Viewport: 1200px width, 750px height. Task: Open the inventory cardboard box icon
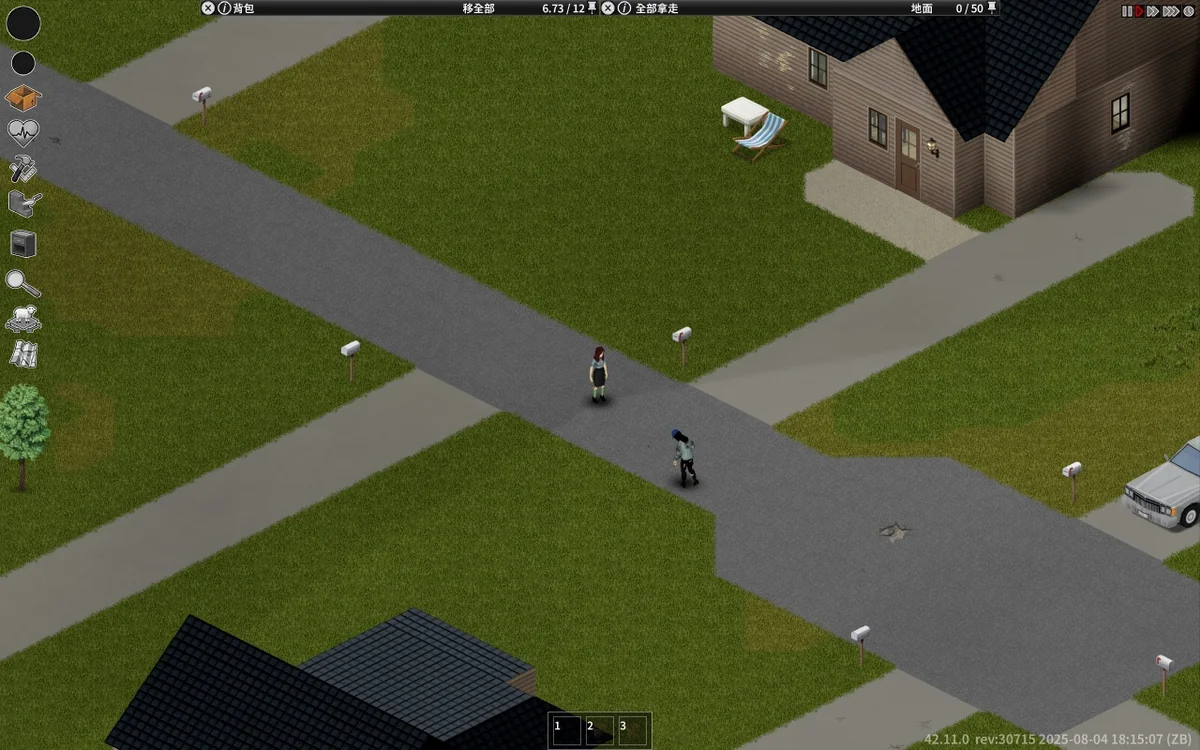(x=23, y=98)
